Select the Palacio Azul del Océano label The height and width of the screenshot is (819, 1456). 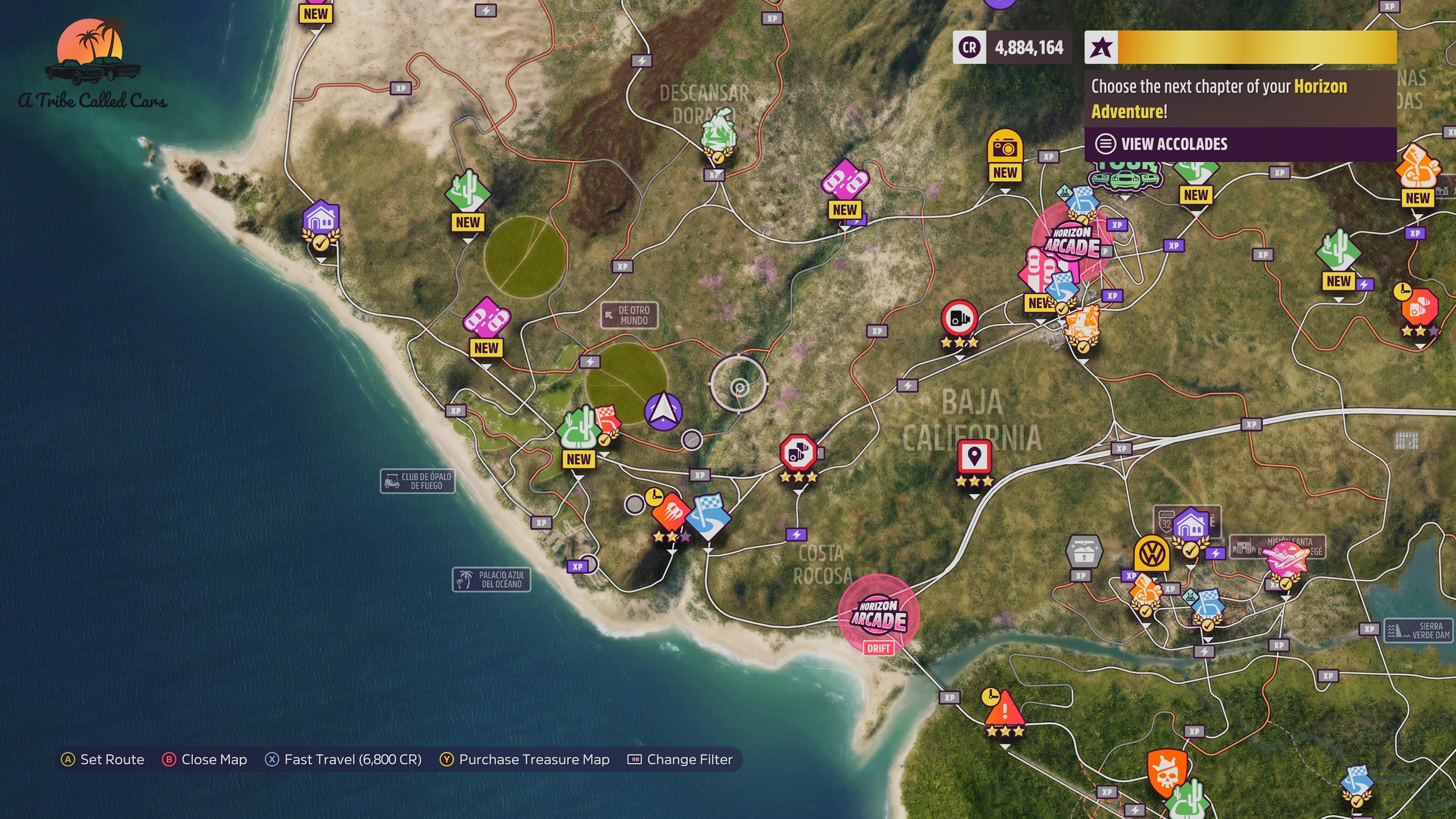point(492,580)
